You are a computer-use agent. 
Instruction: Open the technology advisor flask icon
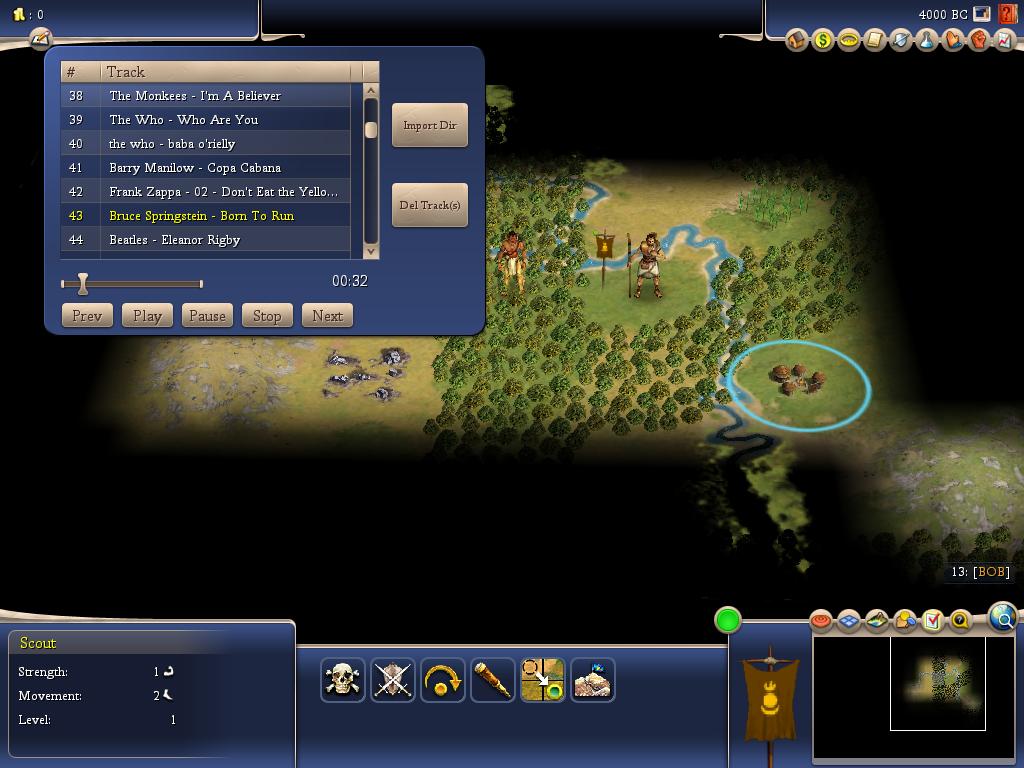point(927,40)
